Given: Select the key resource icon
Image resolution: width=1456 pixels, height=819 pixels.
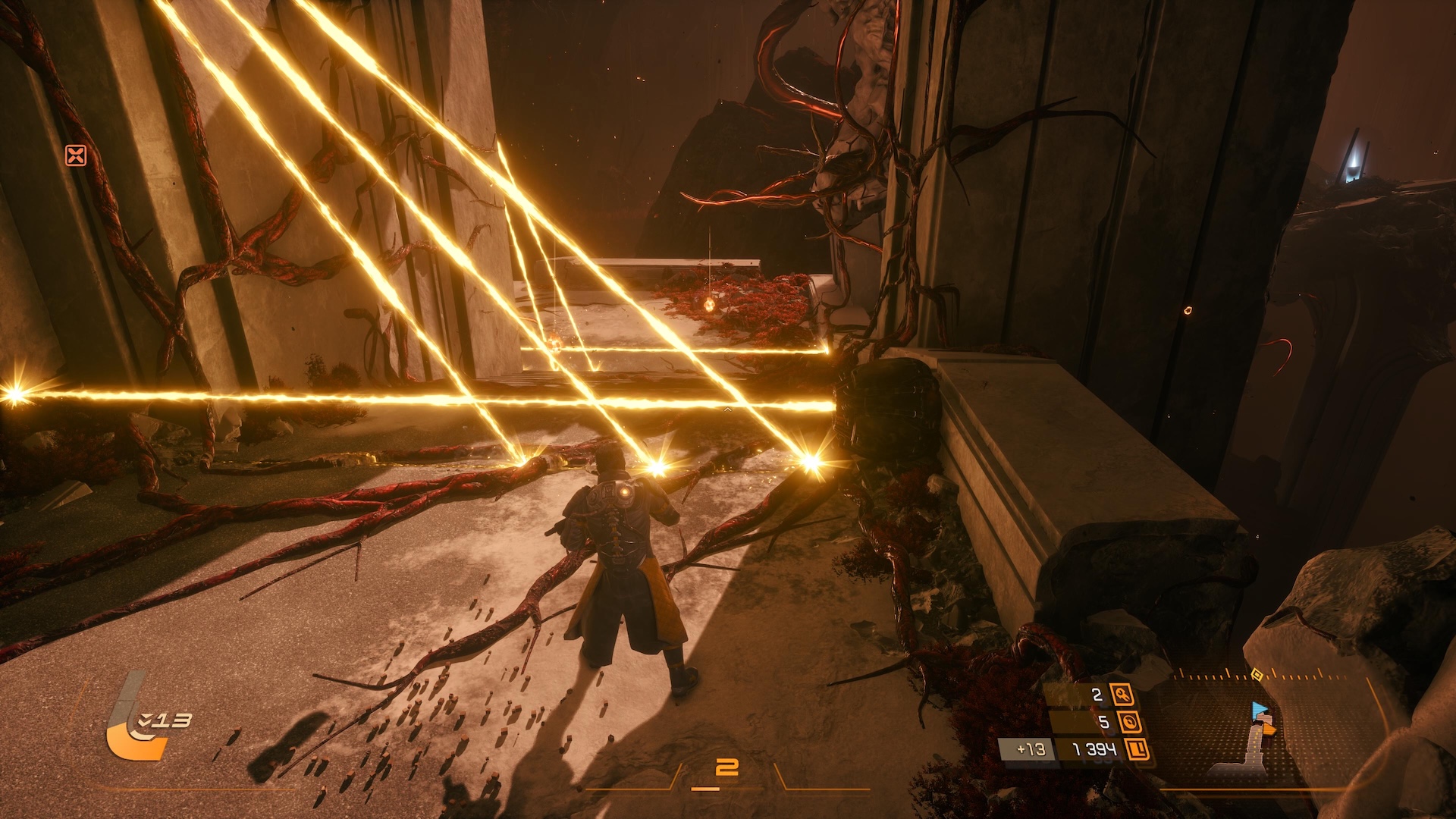Looking at the screenshot, I should 1122,694.
